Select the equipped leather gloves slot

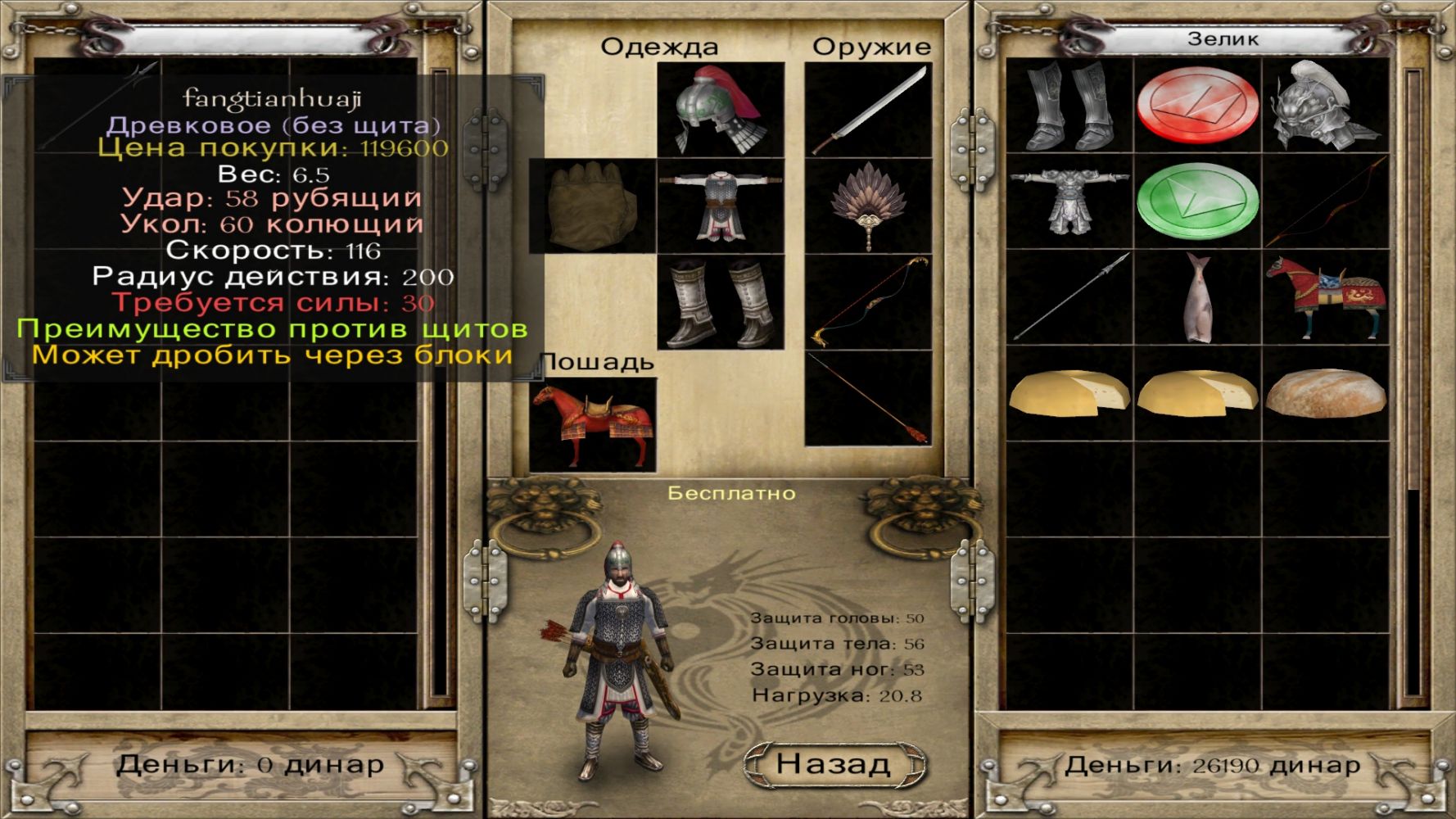pyautogui.click(x=592, y=206)
